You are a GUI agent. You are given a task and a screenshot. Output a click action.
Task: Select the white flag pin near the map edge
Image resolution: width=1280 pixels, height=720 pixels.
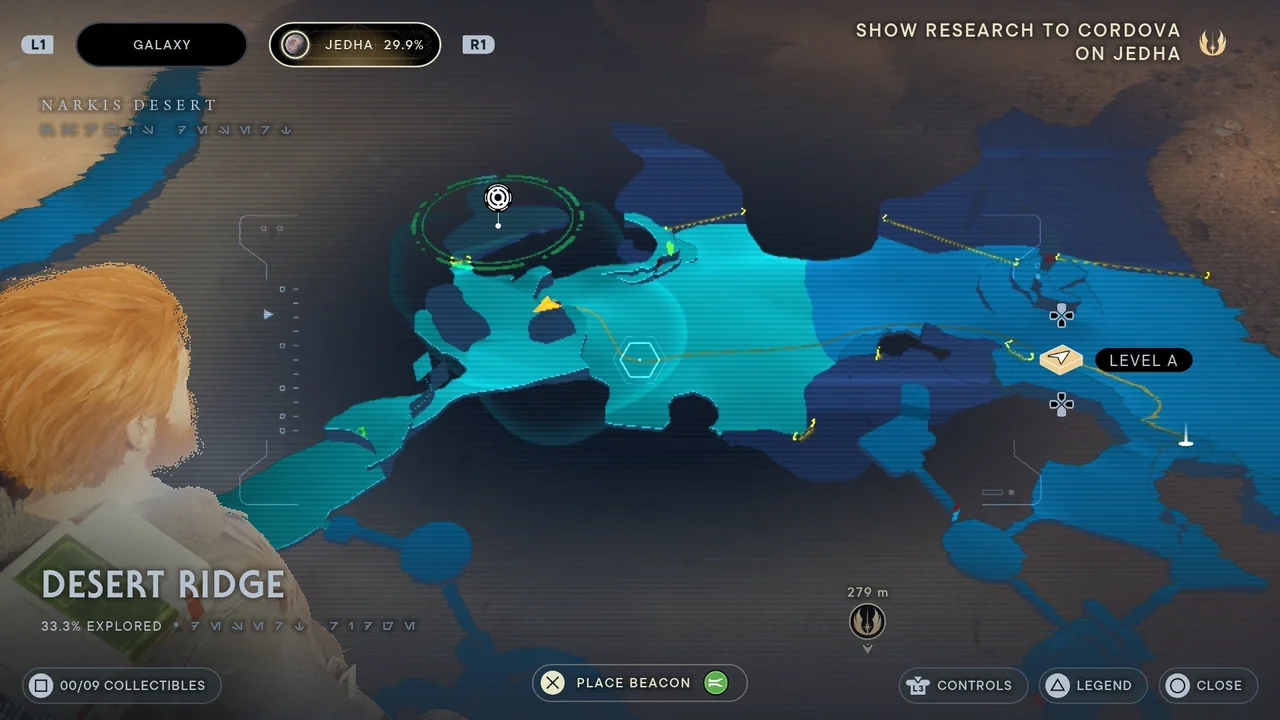[1185, 436]
